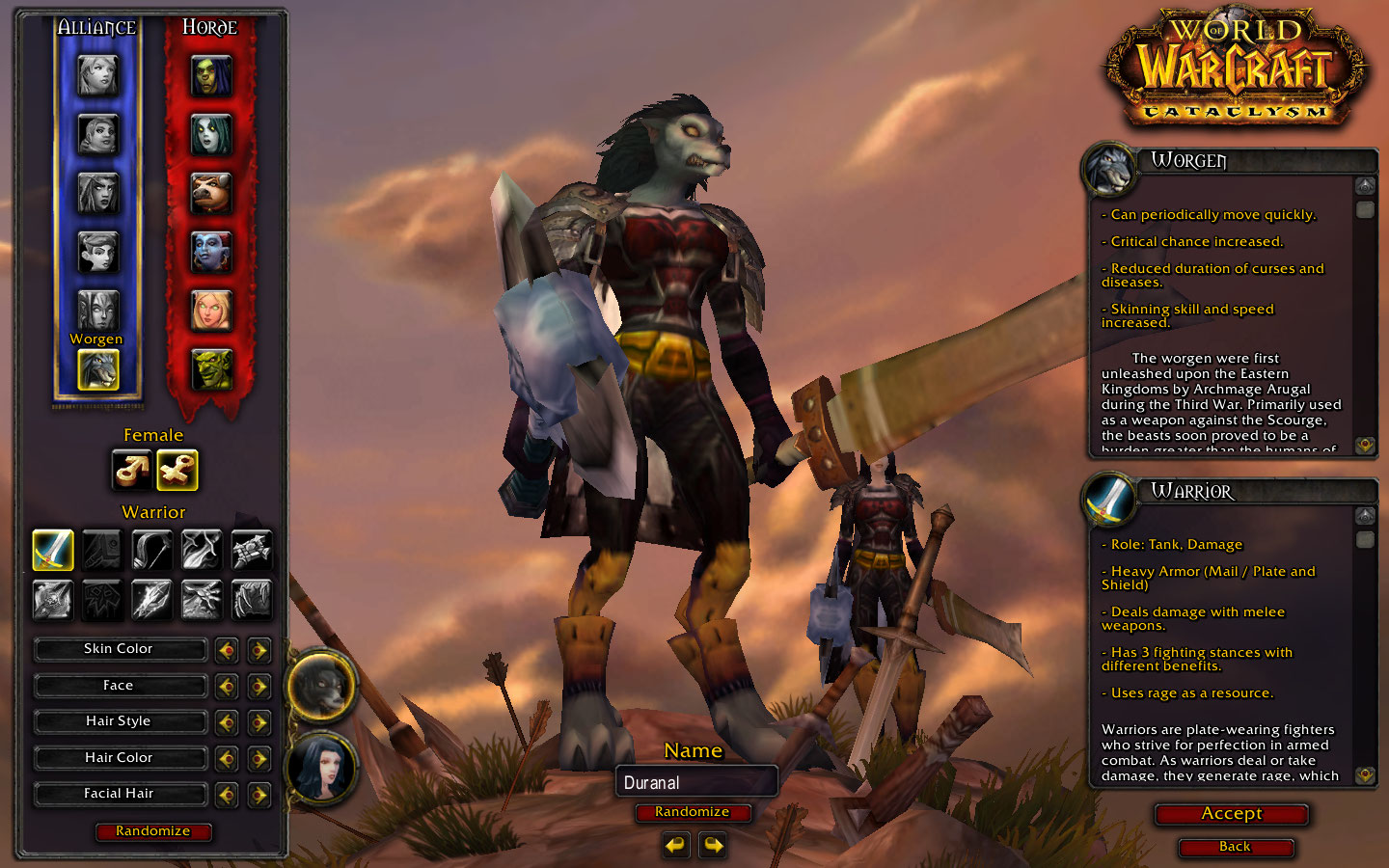
Task: Rotate the character with the right arrow
Action: (x=713, y=846)
